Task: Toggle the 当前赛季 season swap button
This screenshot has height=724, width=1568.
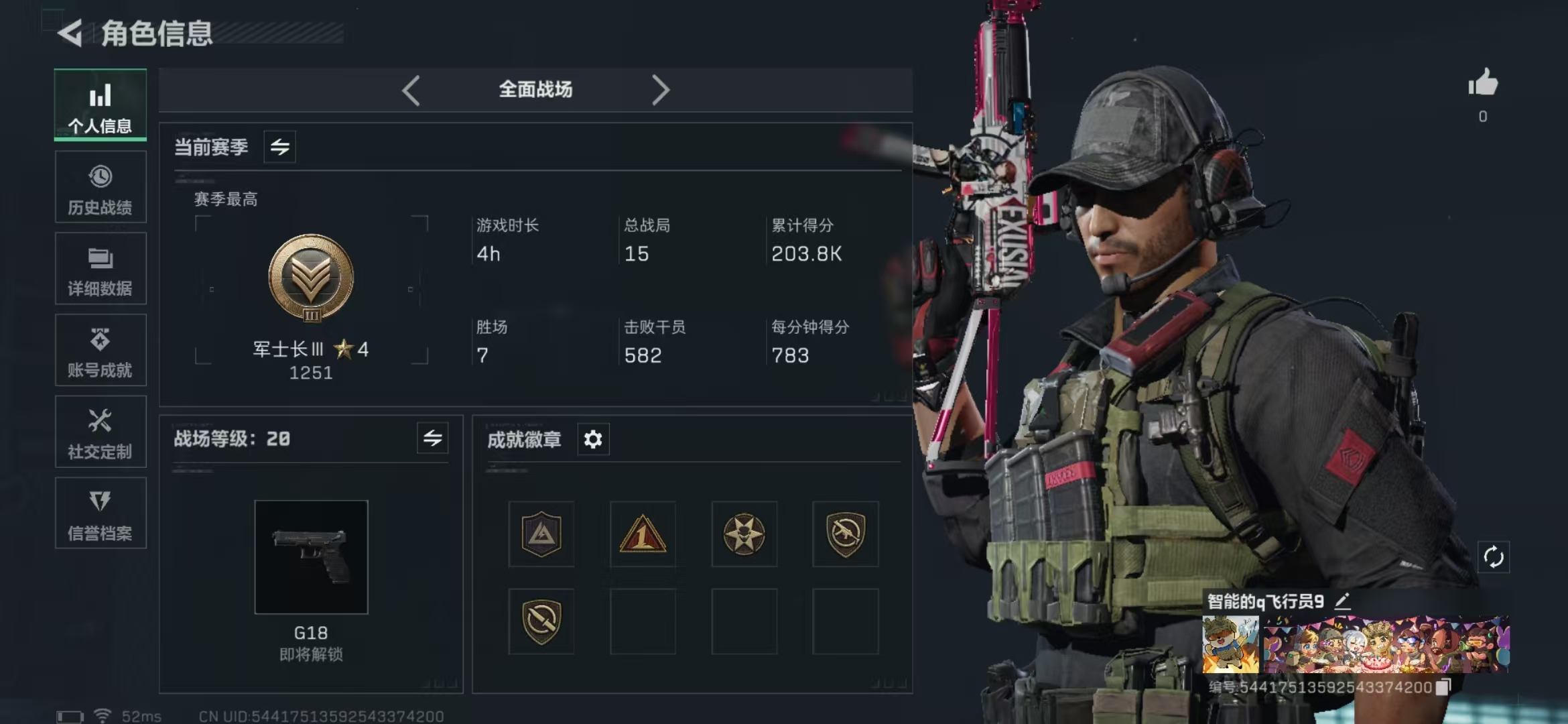Action: (x=280, y=147)
